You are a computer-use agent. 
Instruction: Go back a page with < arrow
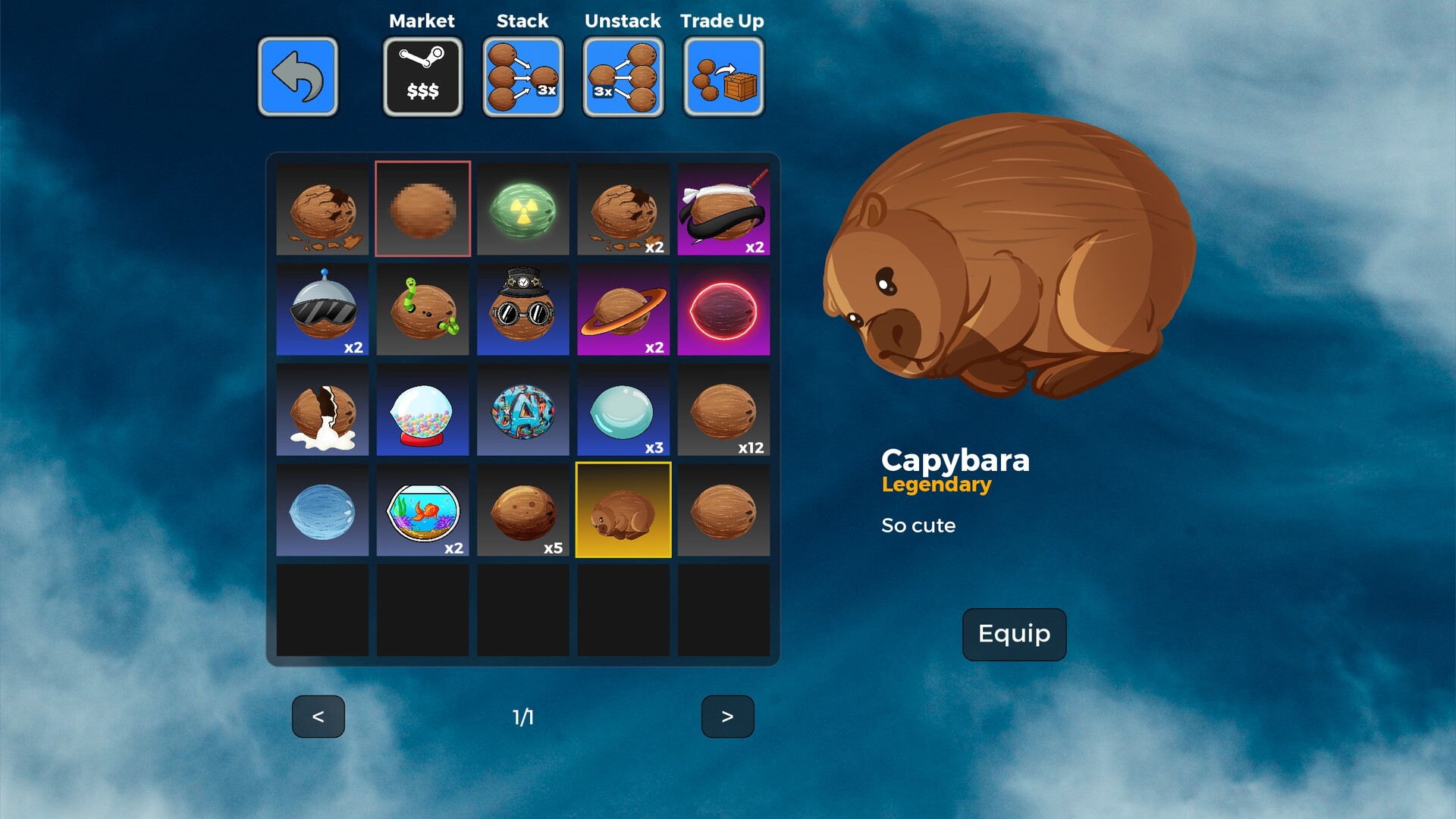[x=318, y=716]
